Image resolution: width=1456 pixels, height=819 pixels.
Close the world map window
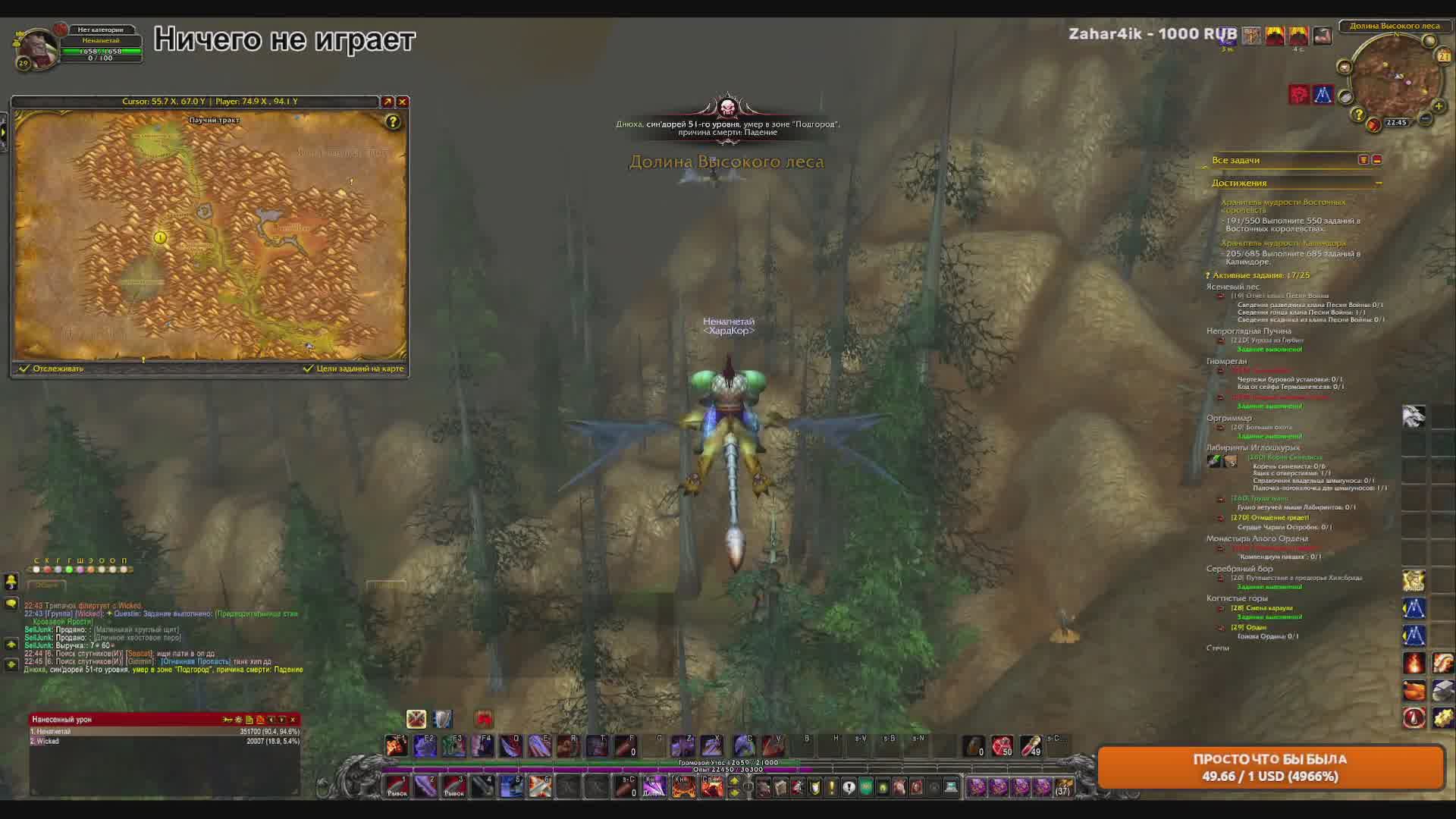tap(403, 102)
